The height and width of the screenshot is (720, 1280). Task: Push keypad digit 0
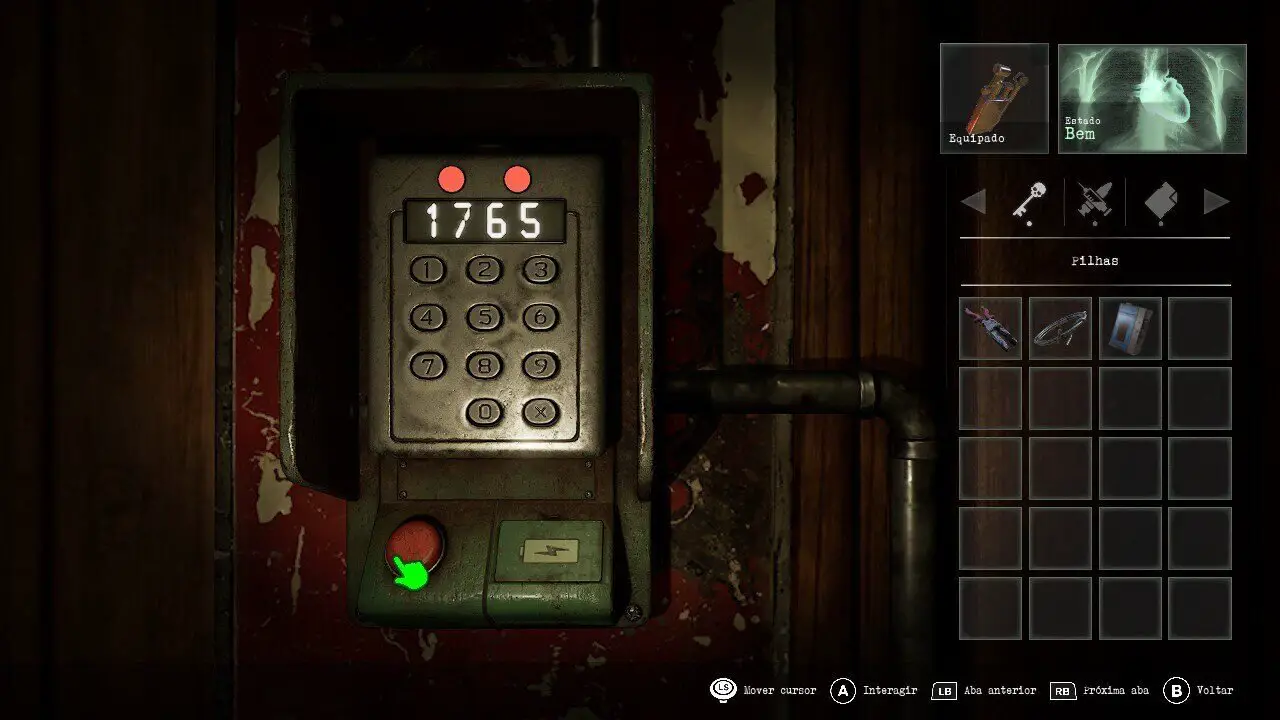[485, 411]
